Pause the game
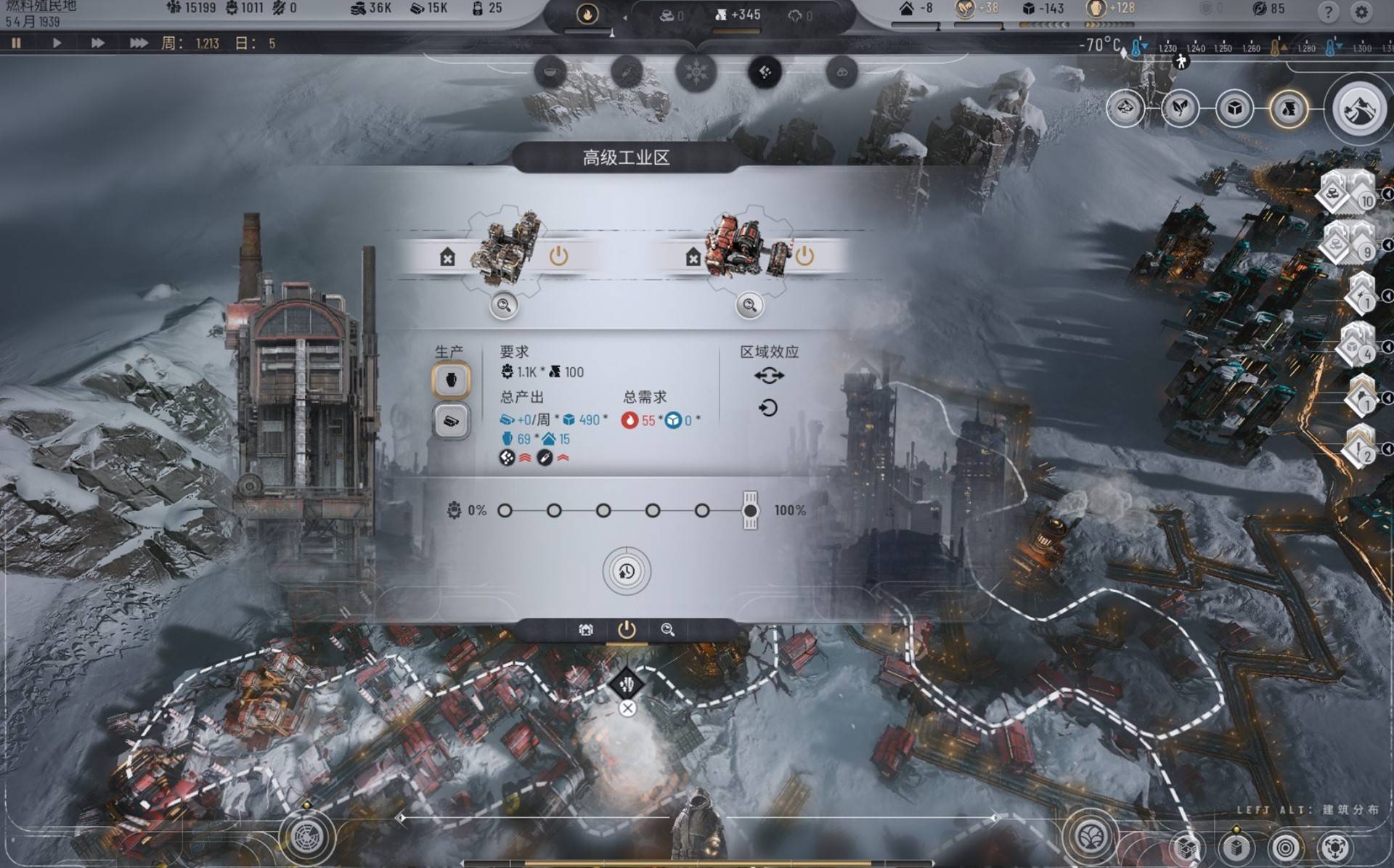Image resolution: width=1394 pixels, height=868 pixels. point(16,44)
